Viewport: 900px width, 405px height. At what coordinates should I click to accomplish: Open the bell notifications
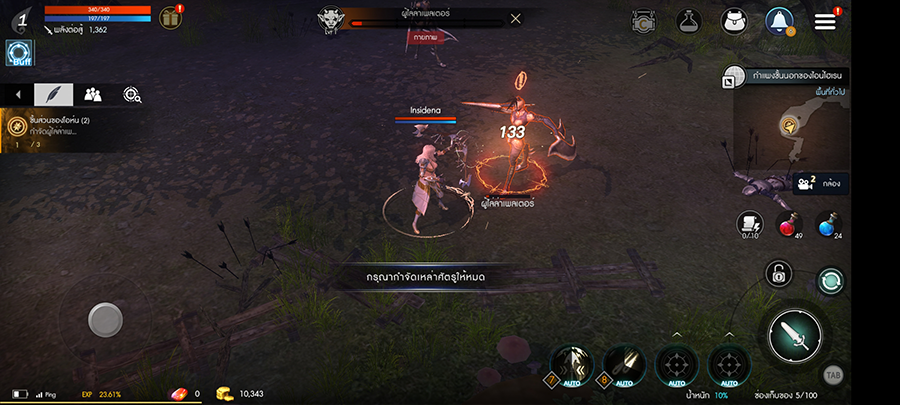click(779, 20)
